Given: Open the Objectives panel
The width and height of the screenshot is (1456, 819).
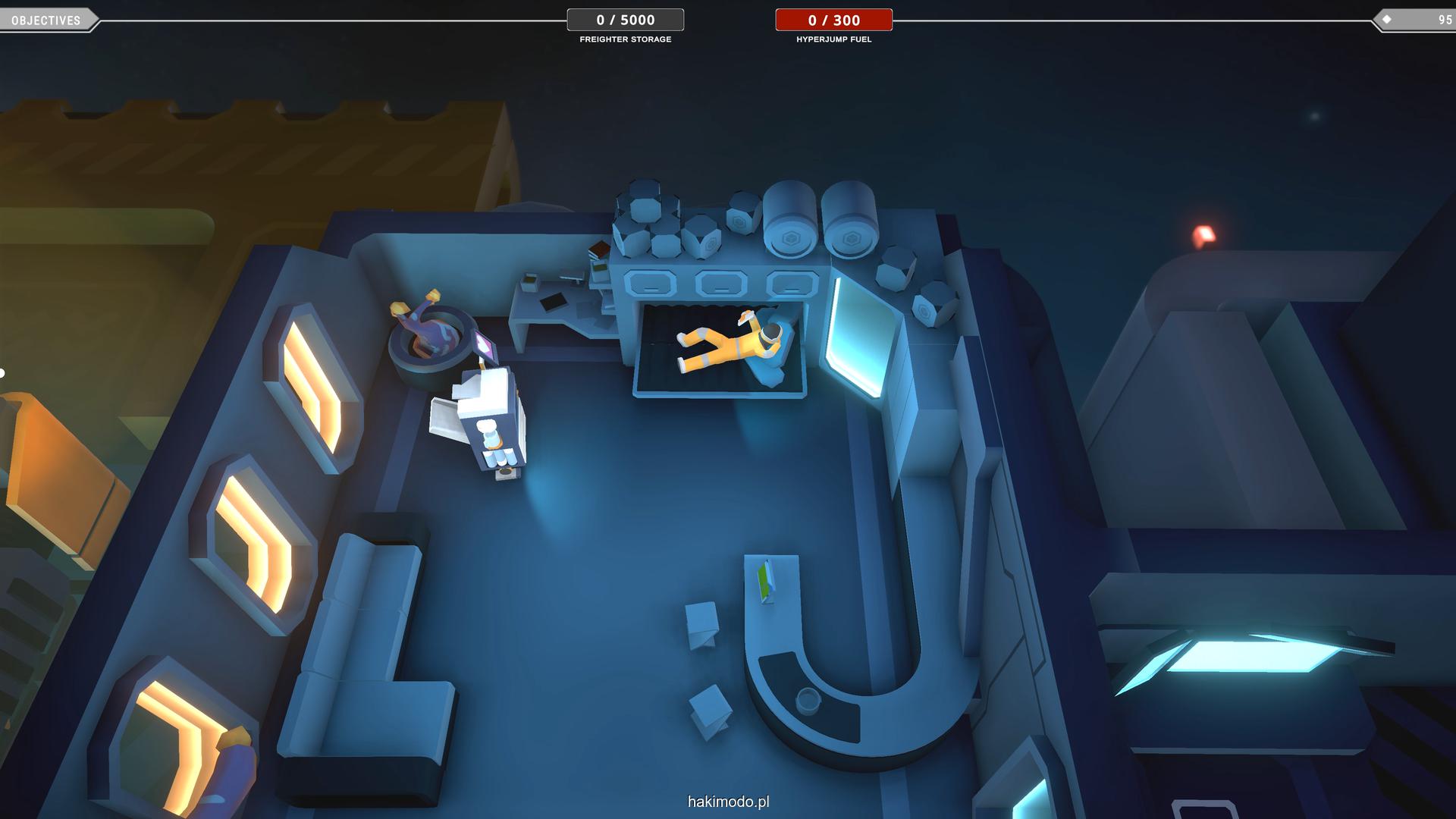Looking at the screenshot, I should [x=46, y=20].
